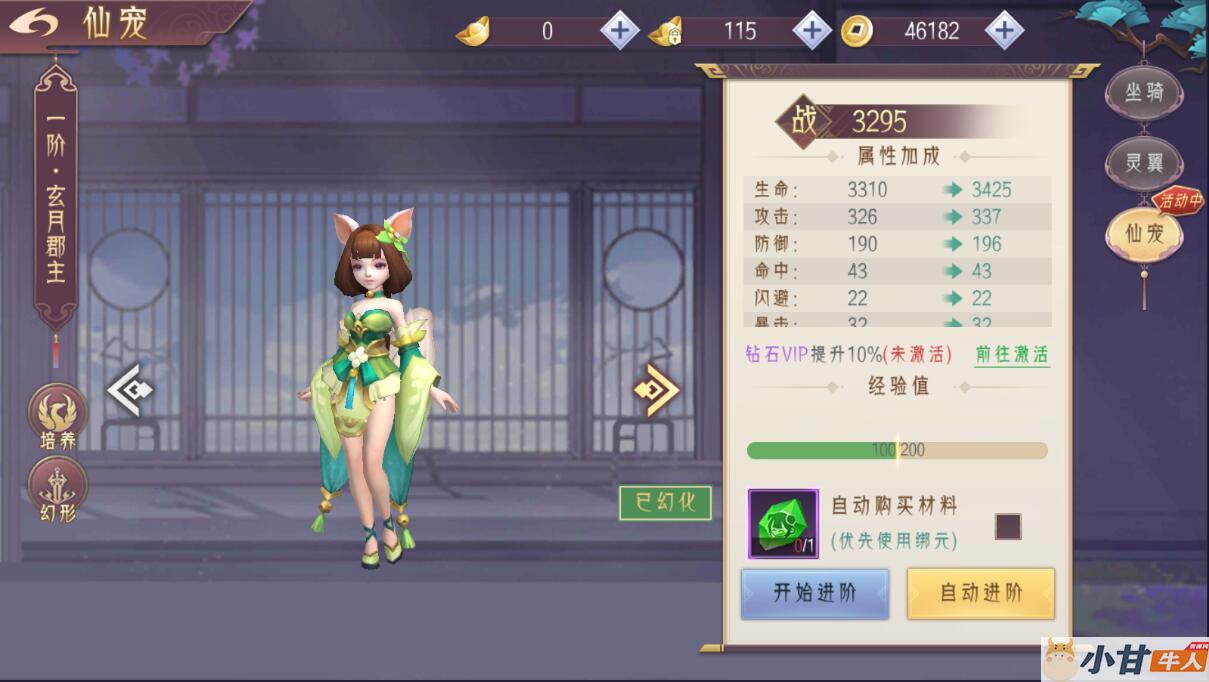Screen dimensions: 1209x682
Task: Click the 已幻化 transformed label button
Action: coord(665,503)
